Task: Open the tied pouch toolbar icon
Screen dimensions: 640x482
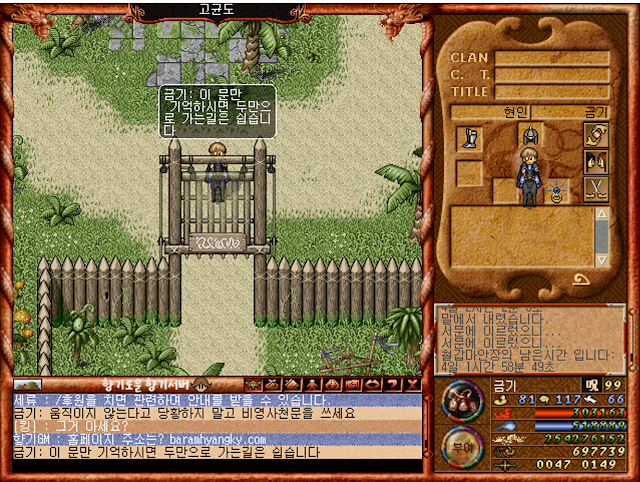Action: pyautogui.click(x=271, y=384)
